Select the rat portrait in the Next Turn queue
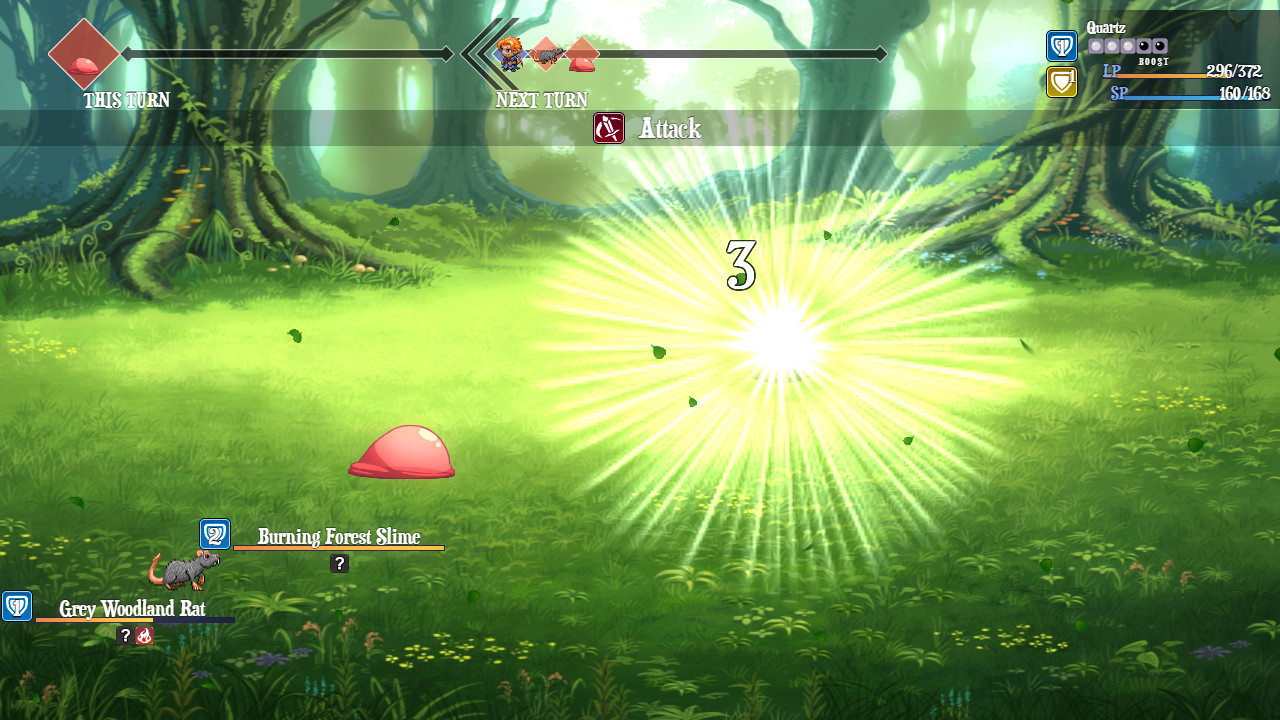Viewport: 1280px width, 720px height. pyautogui.click(x=546, y=55)
